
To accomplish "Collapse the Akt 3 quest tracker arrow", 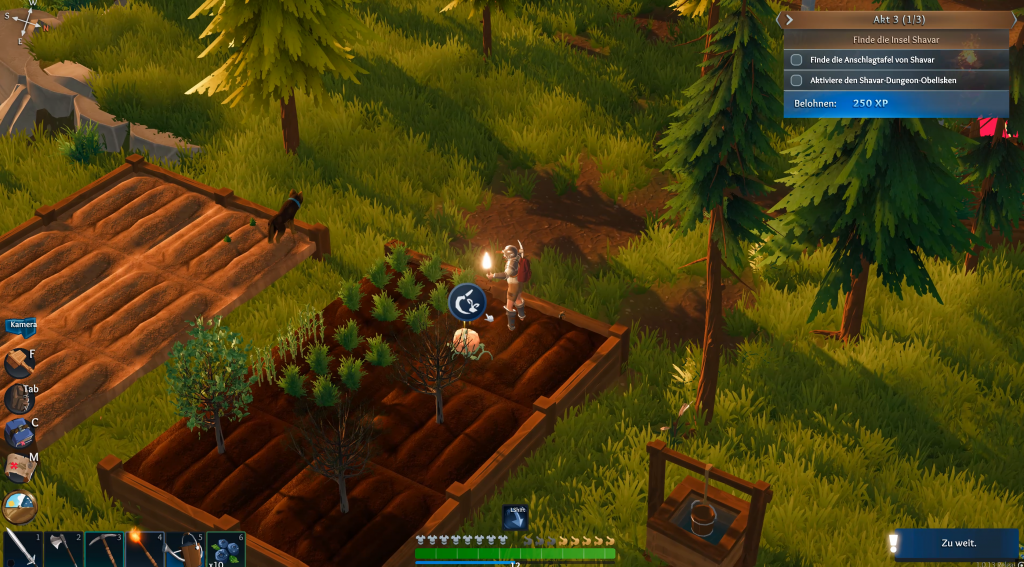I will click(789, 19).
